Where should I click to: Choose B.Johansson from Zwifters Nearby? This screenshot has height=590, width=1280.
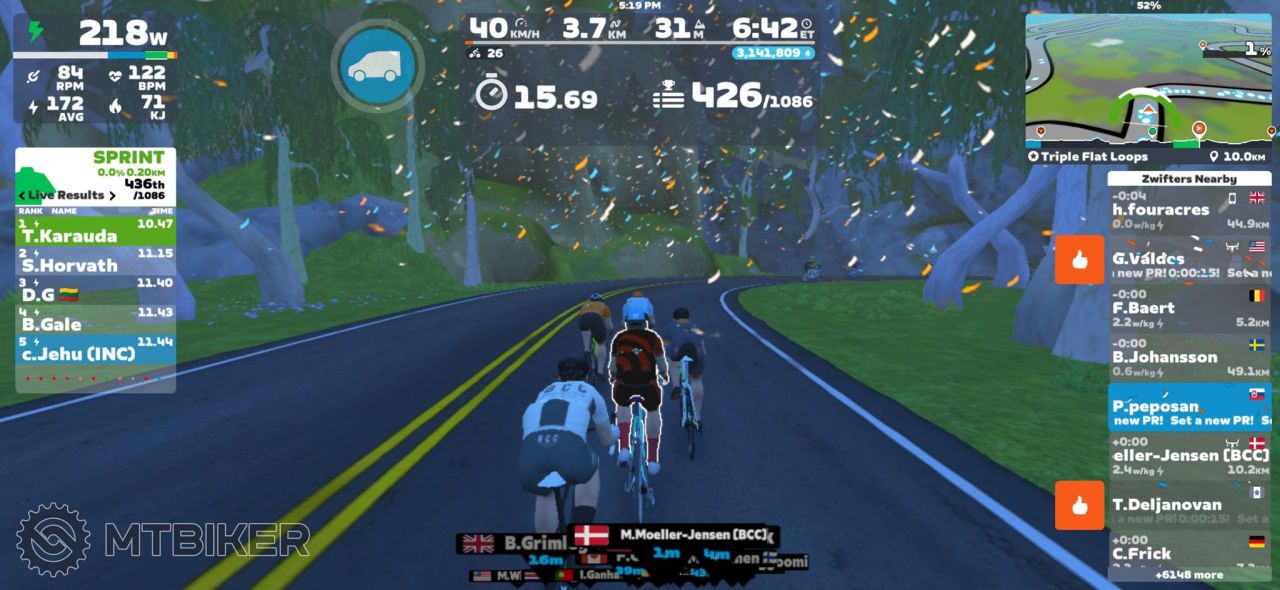(x=1188, y=357)
